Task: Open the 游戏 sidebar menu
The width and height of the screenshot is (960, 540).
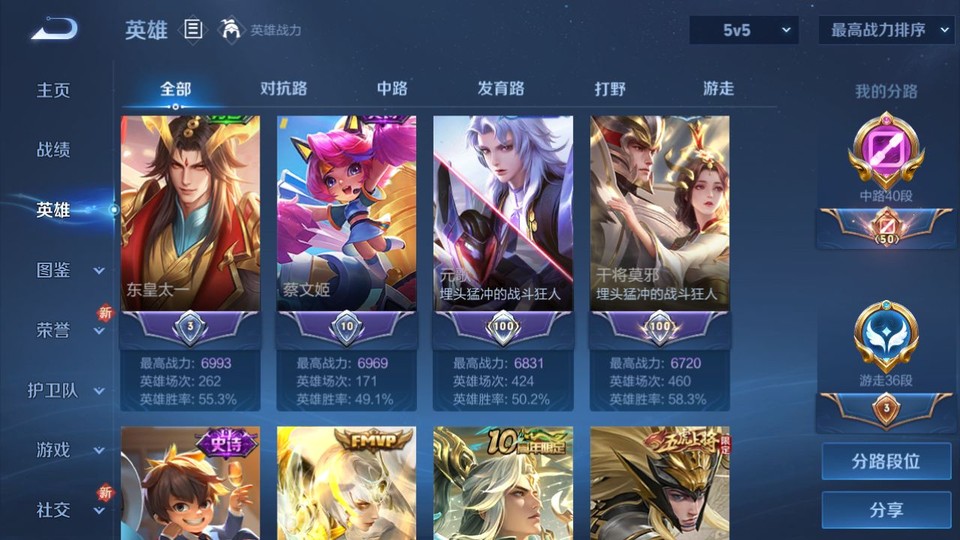Action: [x=68, y=450]
